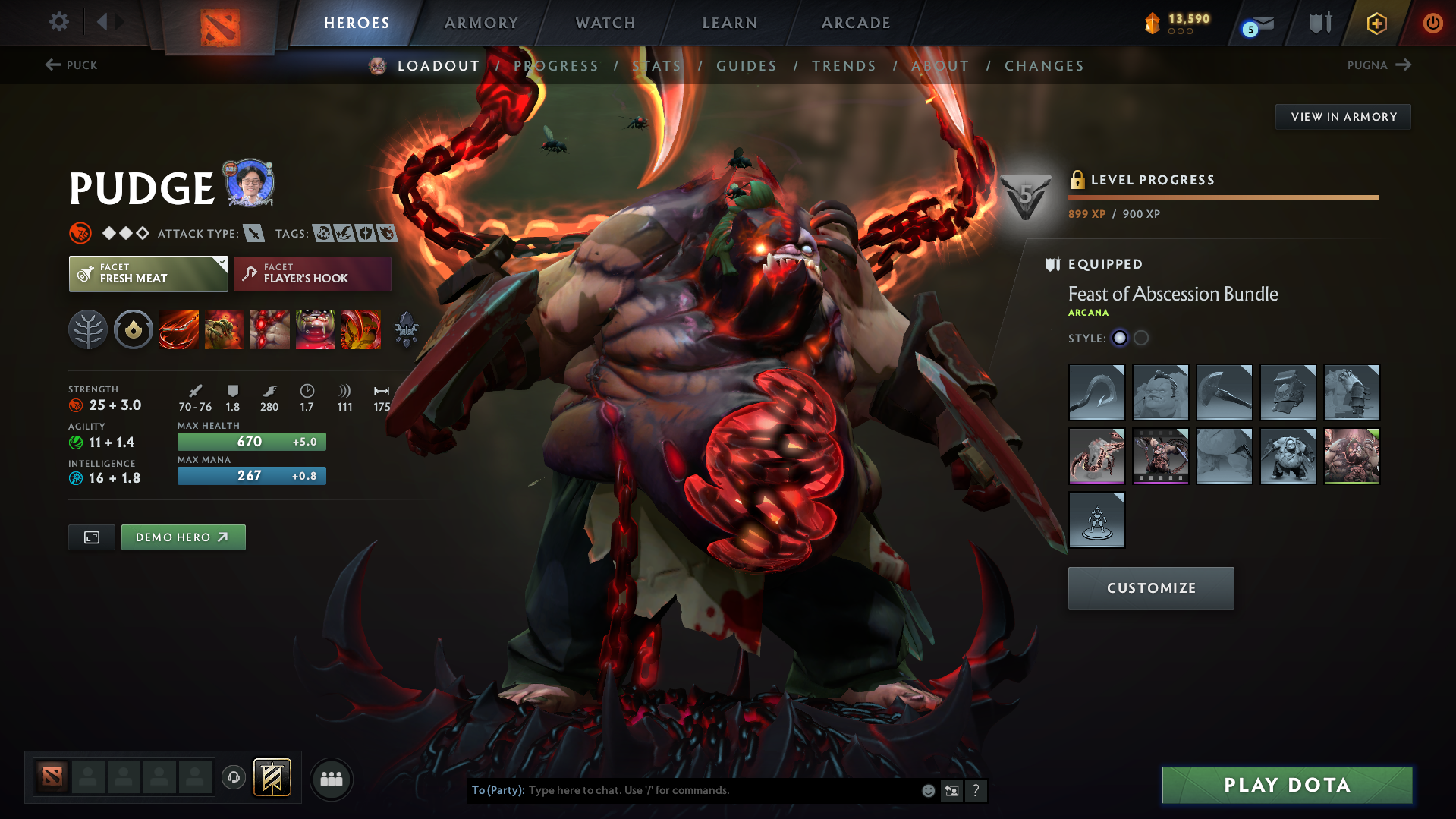
Task: Open the Armory tab
Action: coord(481,23)
